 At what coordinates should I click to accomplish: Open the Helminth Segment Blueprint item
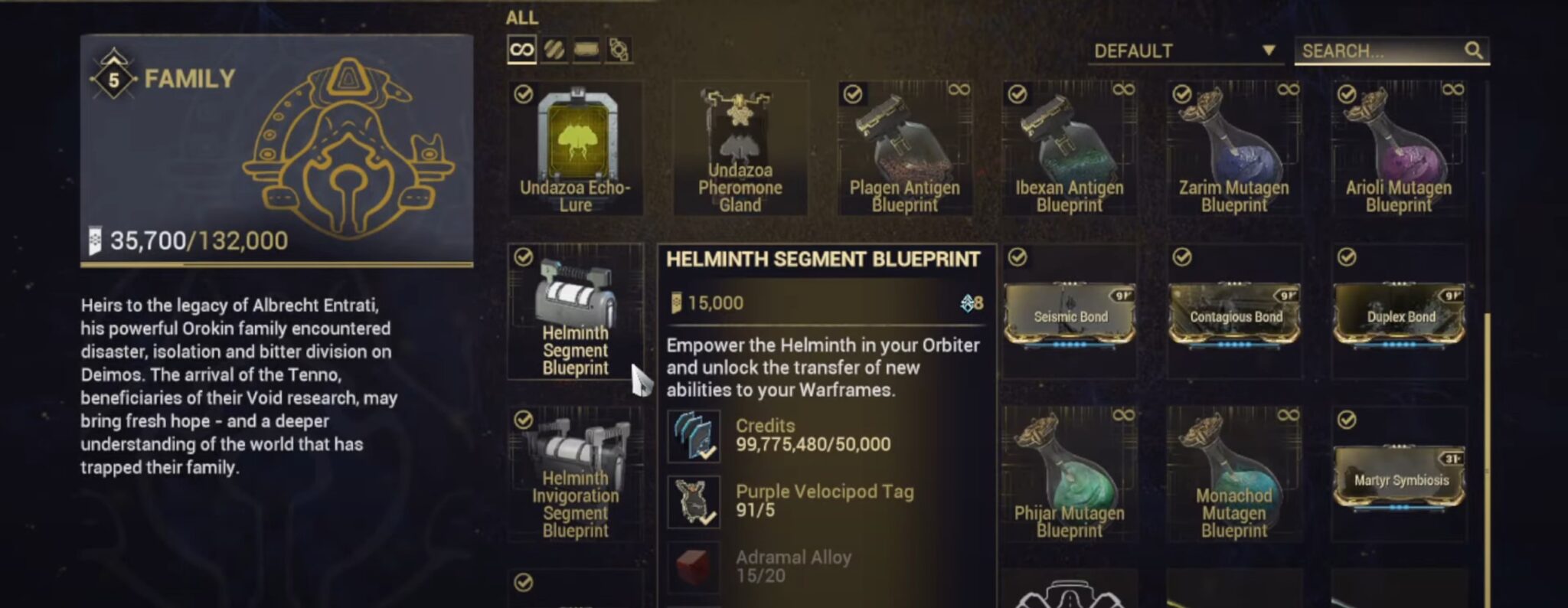tap(577, 310)
